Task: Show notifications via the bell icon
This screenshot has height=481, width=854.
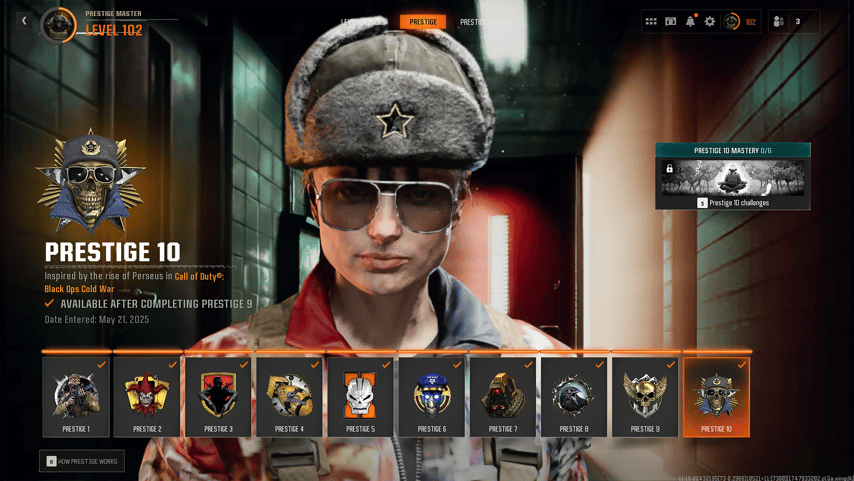Action: pyautogui.click(x=690, y=21)
